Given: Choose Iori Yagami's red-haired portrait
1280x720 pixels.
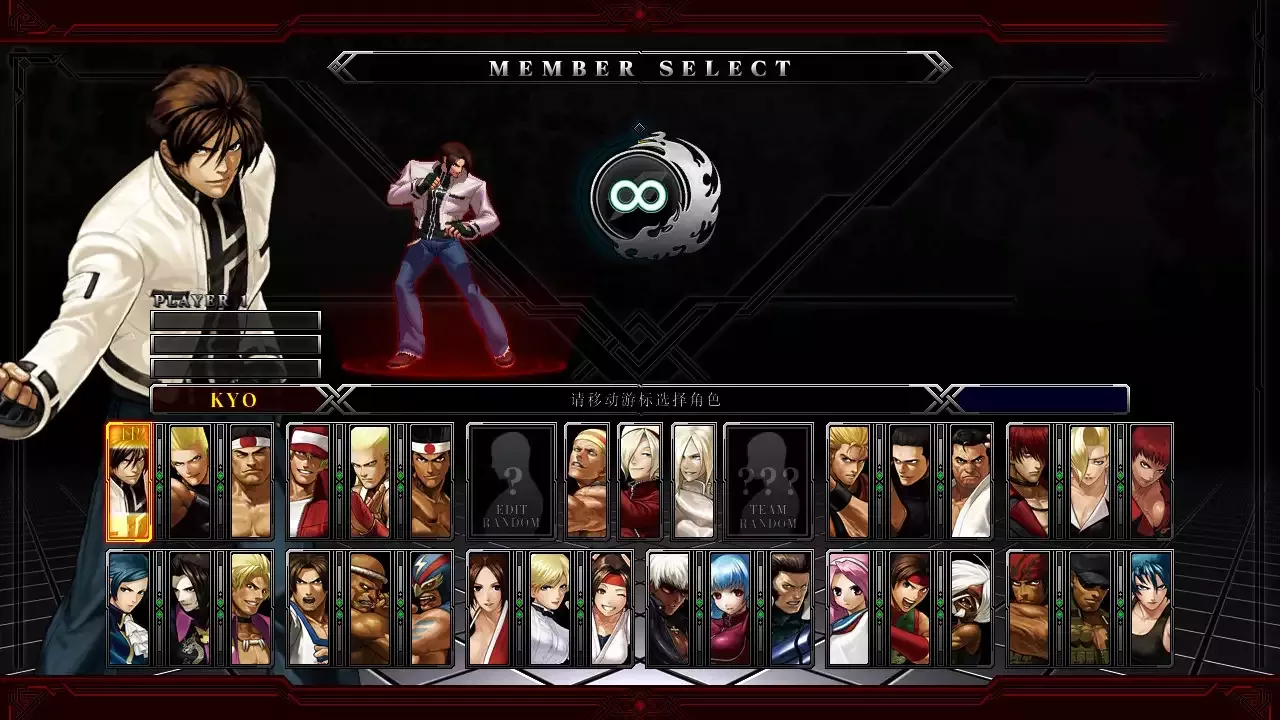Looking at the screenshot, I should pos(1029,481).
